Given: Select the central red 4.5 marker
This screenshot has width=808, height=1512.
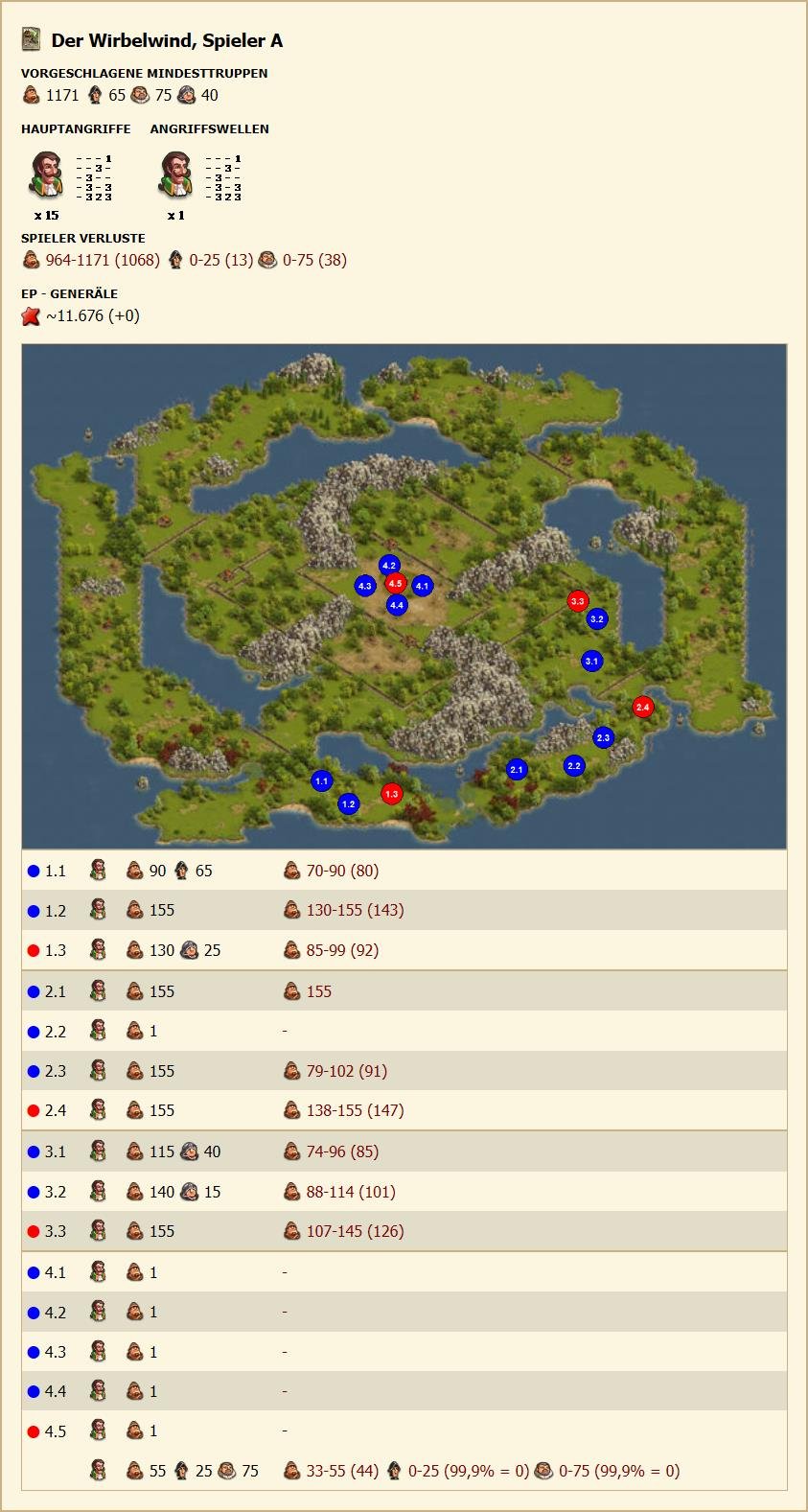Looking at the screenshot, I should click(395, 583).
